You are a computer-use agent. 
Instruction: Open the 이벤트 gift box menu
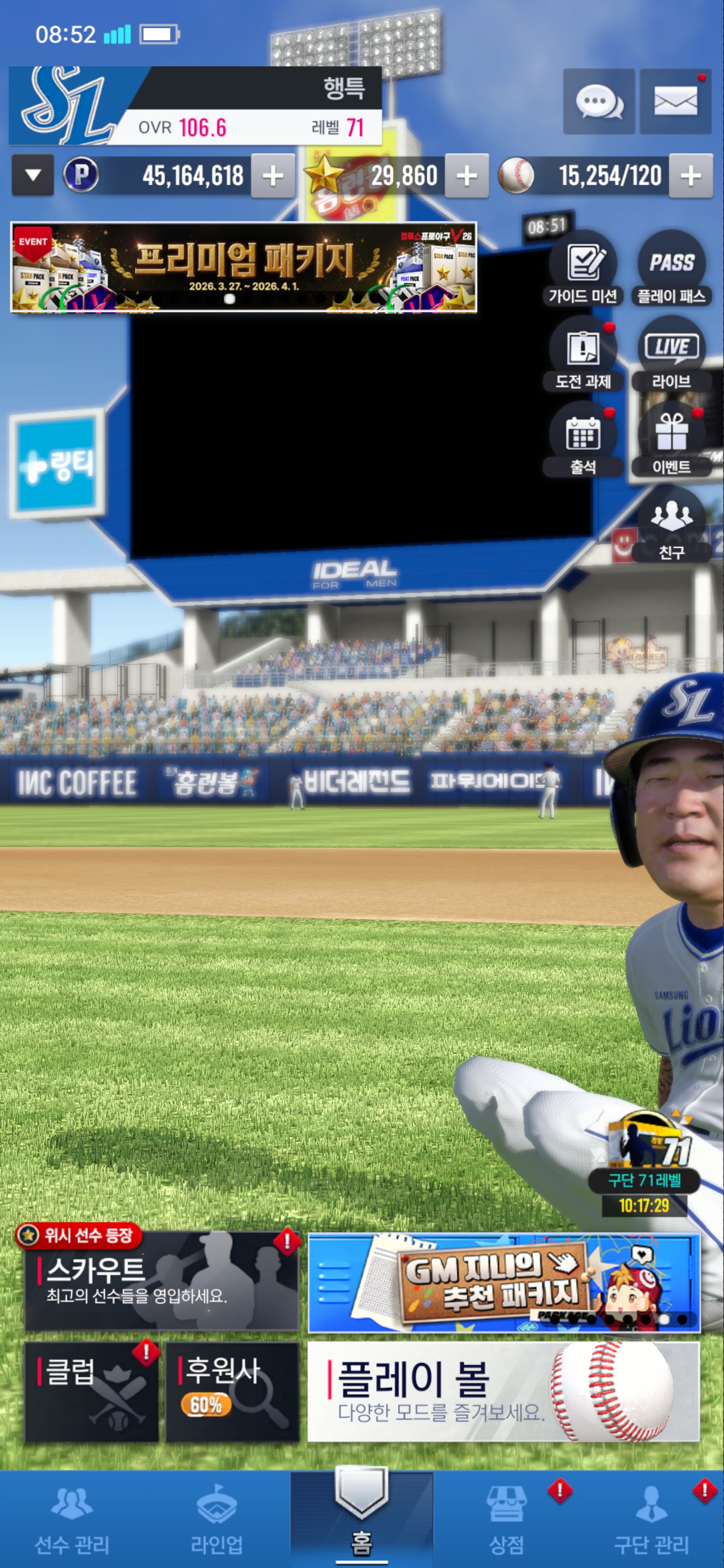(x=671, y=440)
